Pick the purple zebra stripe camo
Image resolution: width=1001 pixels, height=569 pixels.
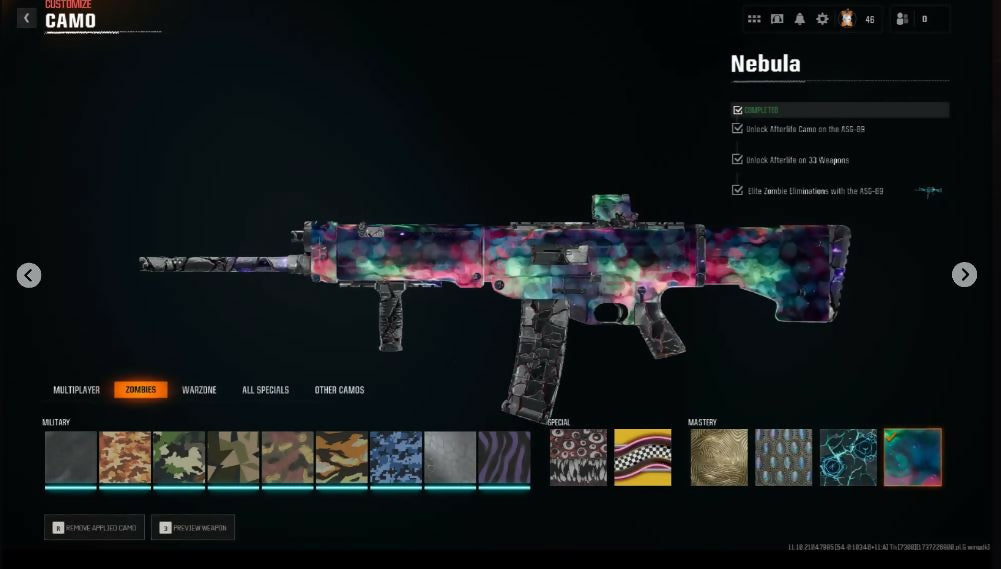tap(504, 458)
